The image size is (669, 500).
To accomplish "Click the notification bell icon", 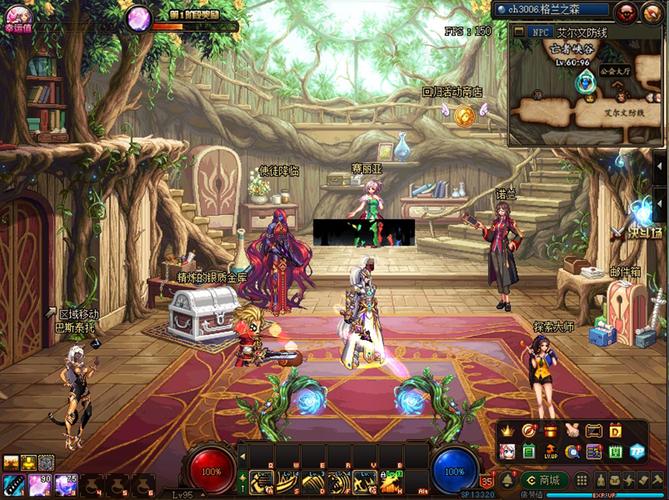I will (507, 481).
